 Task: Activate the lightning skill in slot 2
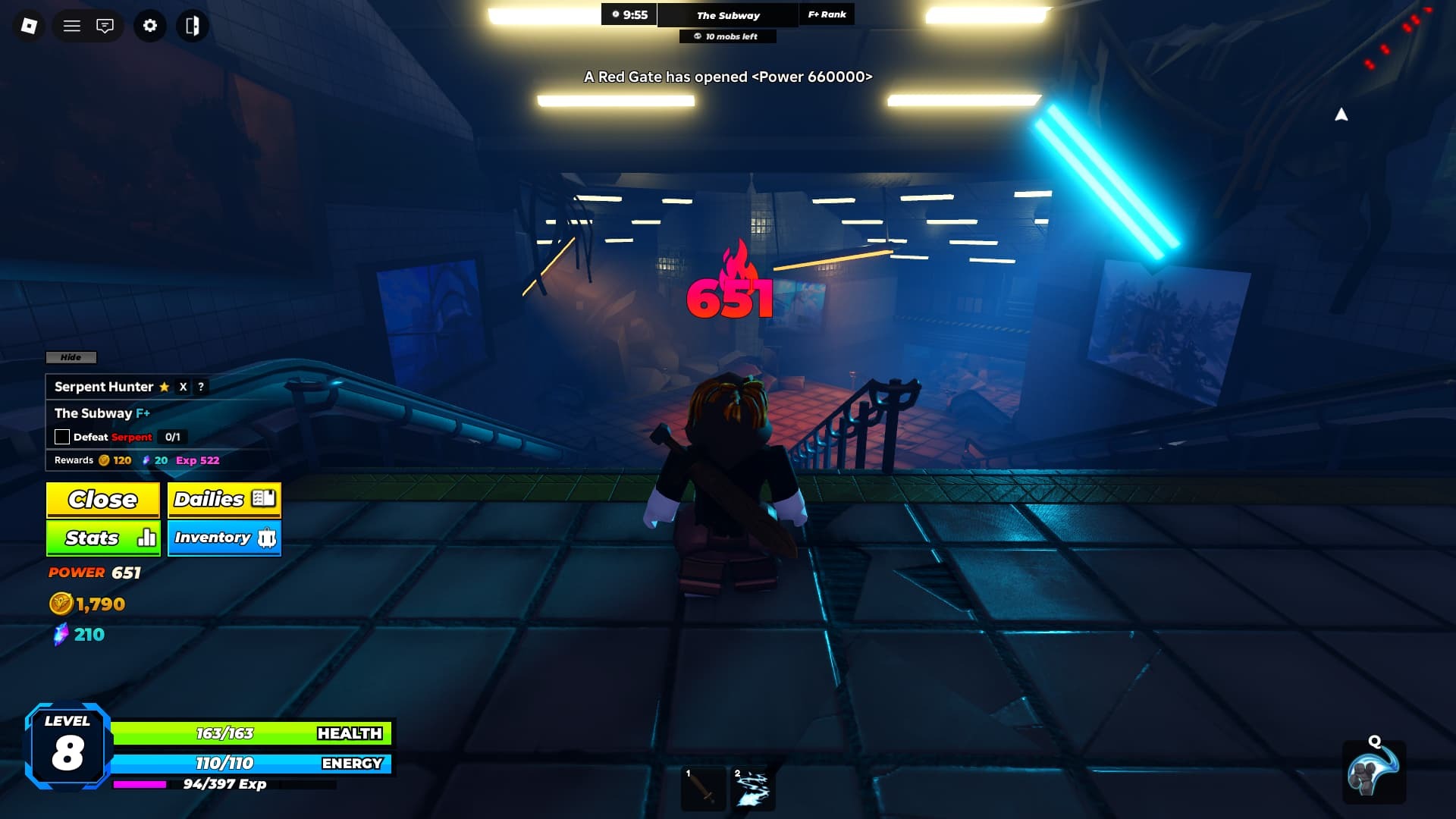pyautogui.click(x=753, y=786)
